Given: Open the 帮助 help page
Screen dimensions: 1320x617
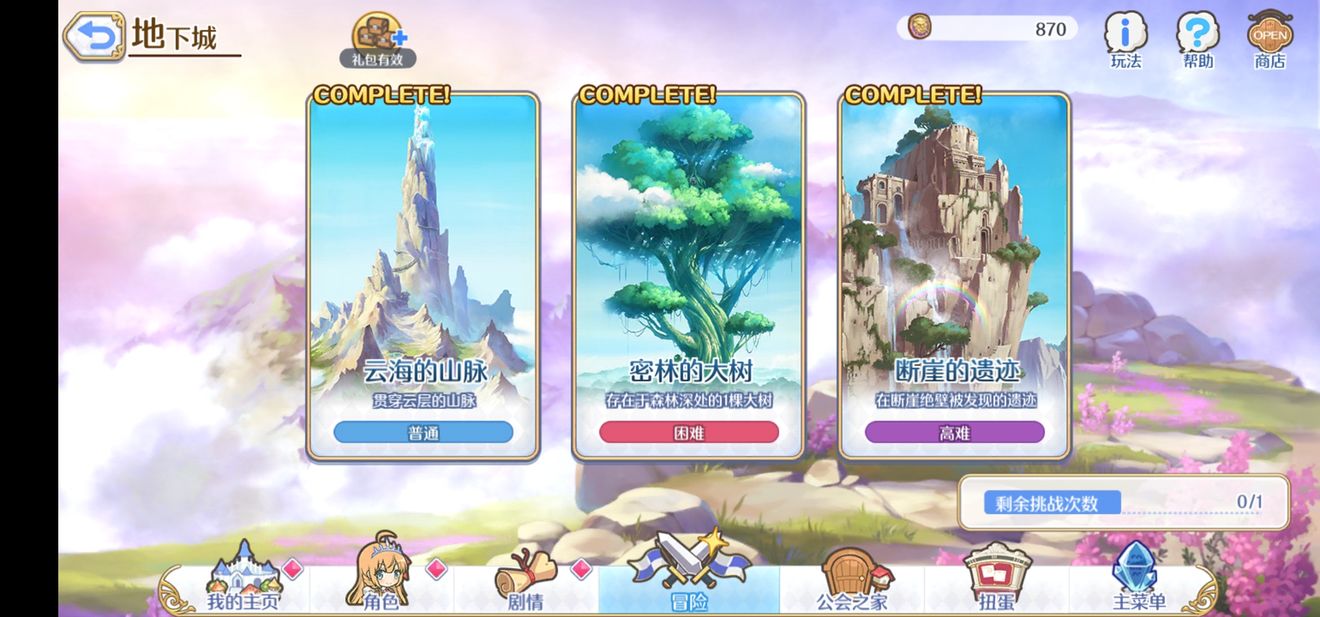Looking at the screenshot, I should tap(1197, 40).
